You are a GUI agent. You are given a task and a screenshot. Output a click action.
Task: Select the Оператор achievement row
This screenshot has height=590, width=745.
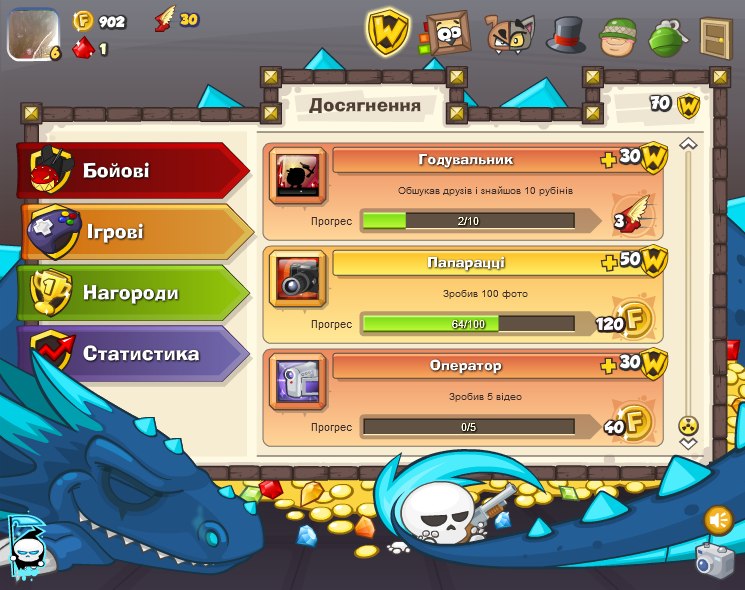coord(464,398)
